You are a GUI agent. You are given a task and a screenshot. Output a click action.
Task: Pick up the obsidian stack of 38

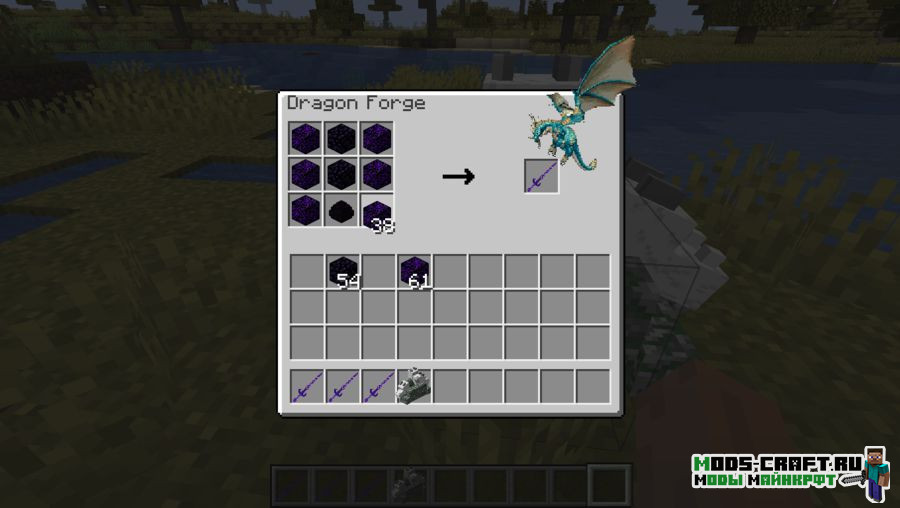378,212
